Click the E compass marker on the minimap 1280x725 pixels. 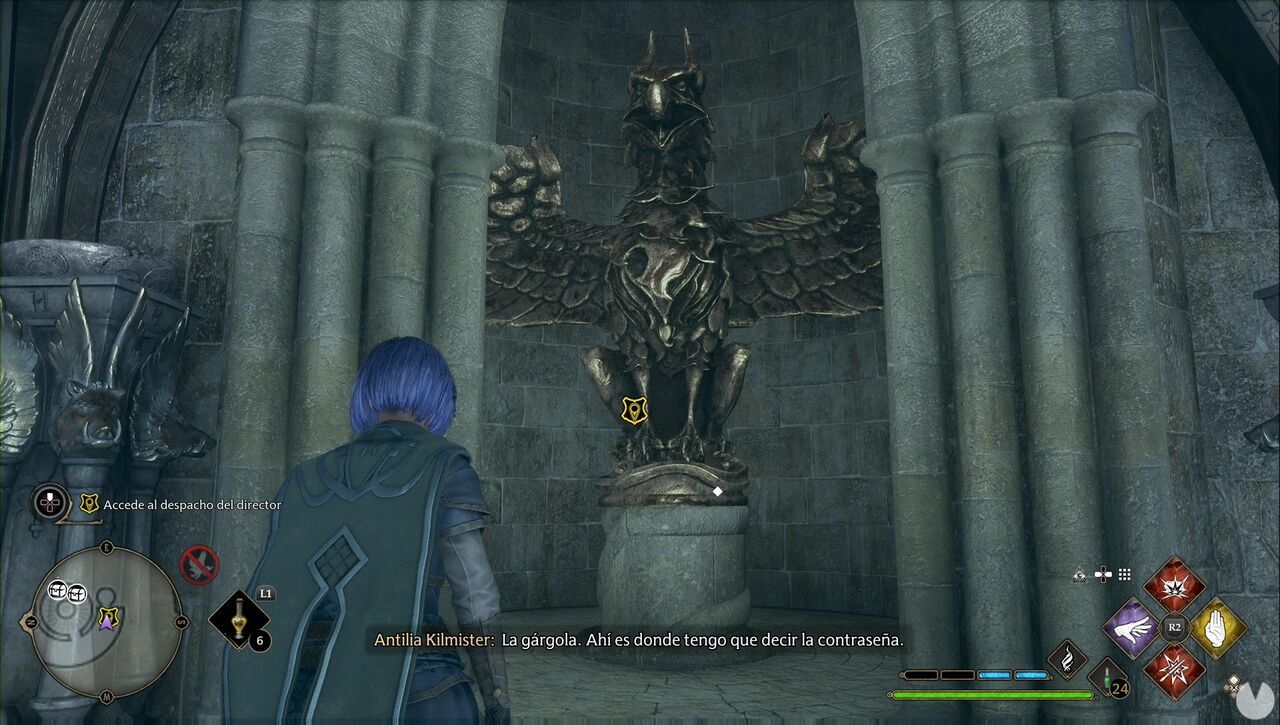pos(107,546)
